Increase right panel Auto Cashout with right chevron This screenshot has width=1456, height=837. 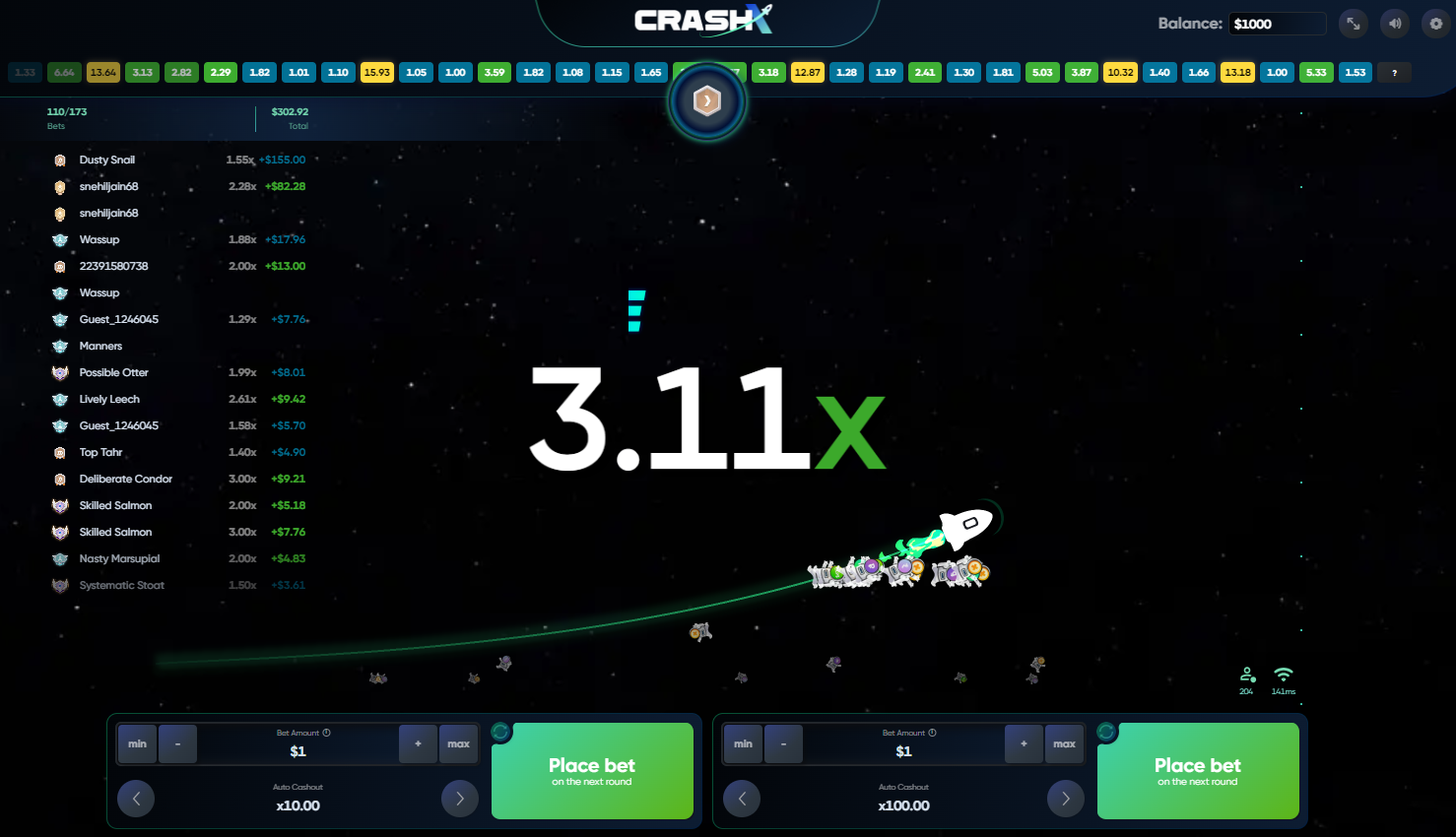point(1065,799)
